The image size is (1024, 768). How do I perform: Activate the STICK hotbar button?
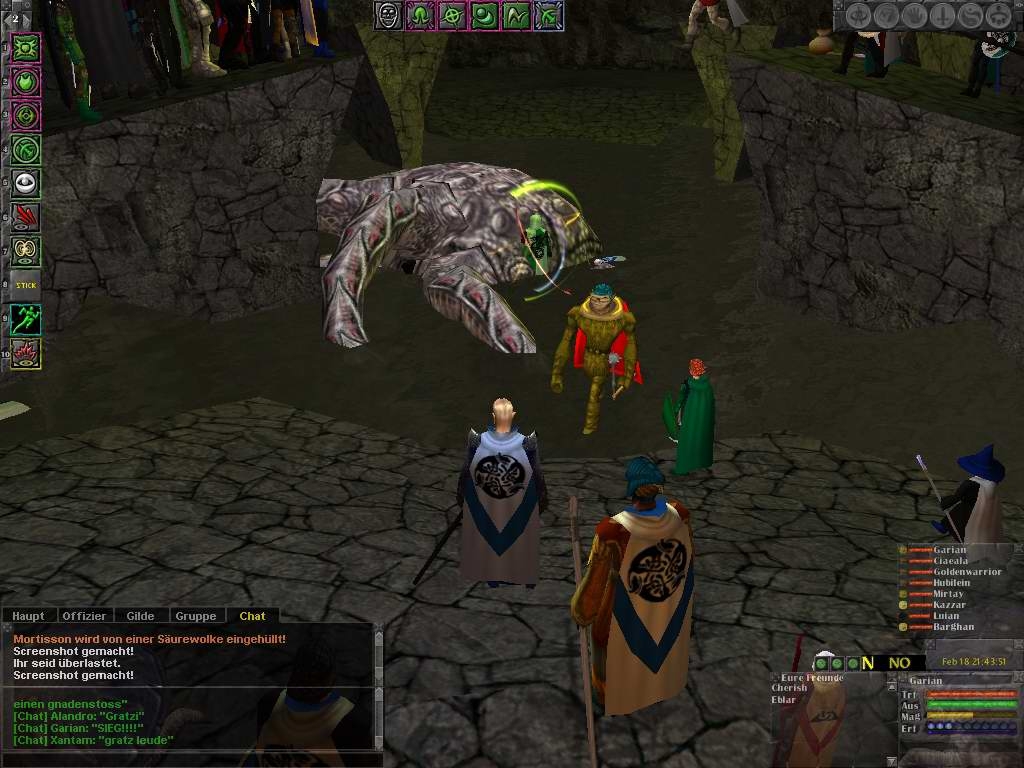pyautogui.click(x=26, y=285)
